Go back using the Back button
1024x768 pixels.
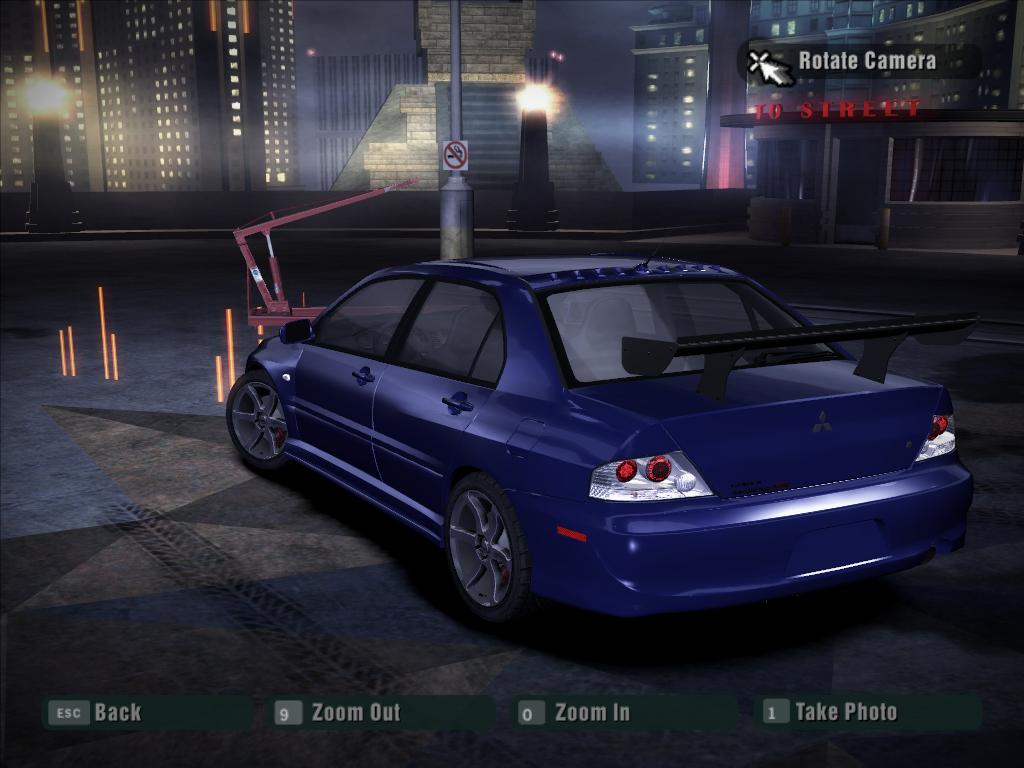pyautogui.click(x=117, y=713)
